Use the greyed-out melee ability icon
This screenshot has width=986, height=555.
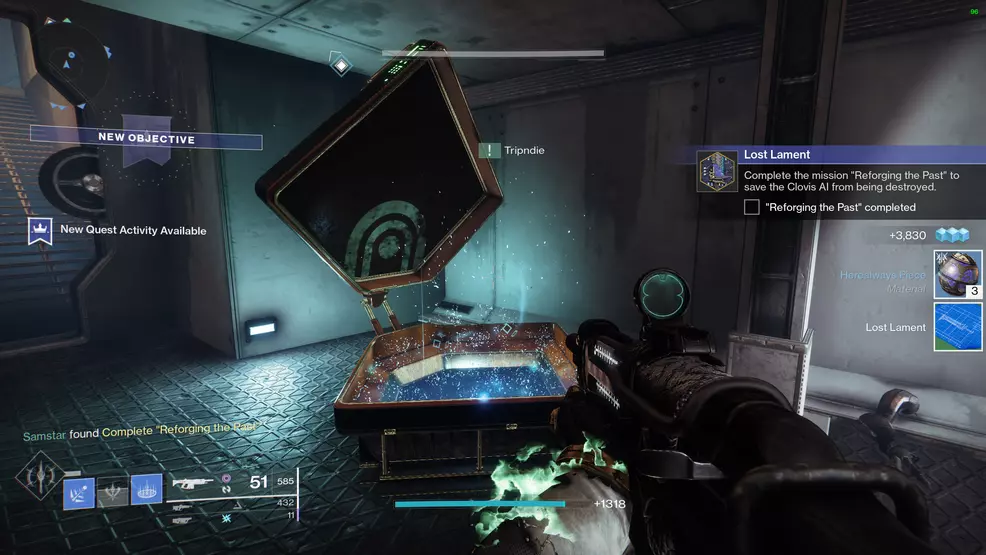pyautogui.click(x=113, y=490)
